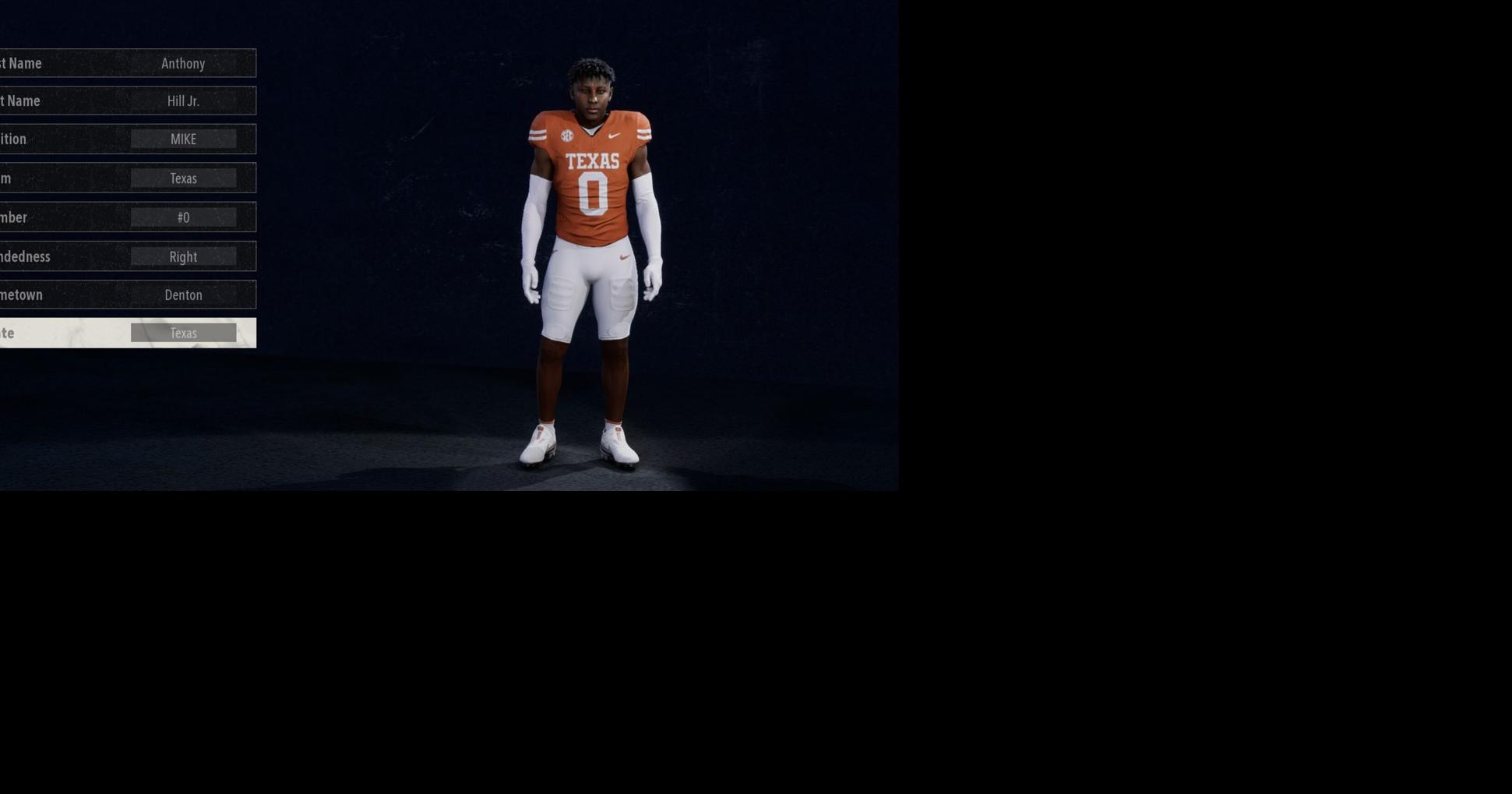Screen dimensions: 1512x794
Task: Edit the Hometown field containing Denton
Action: 184,295
